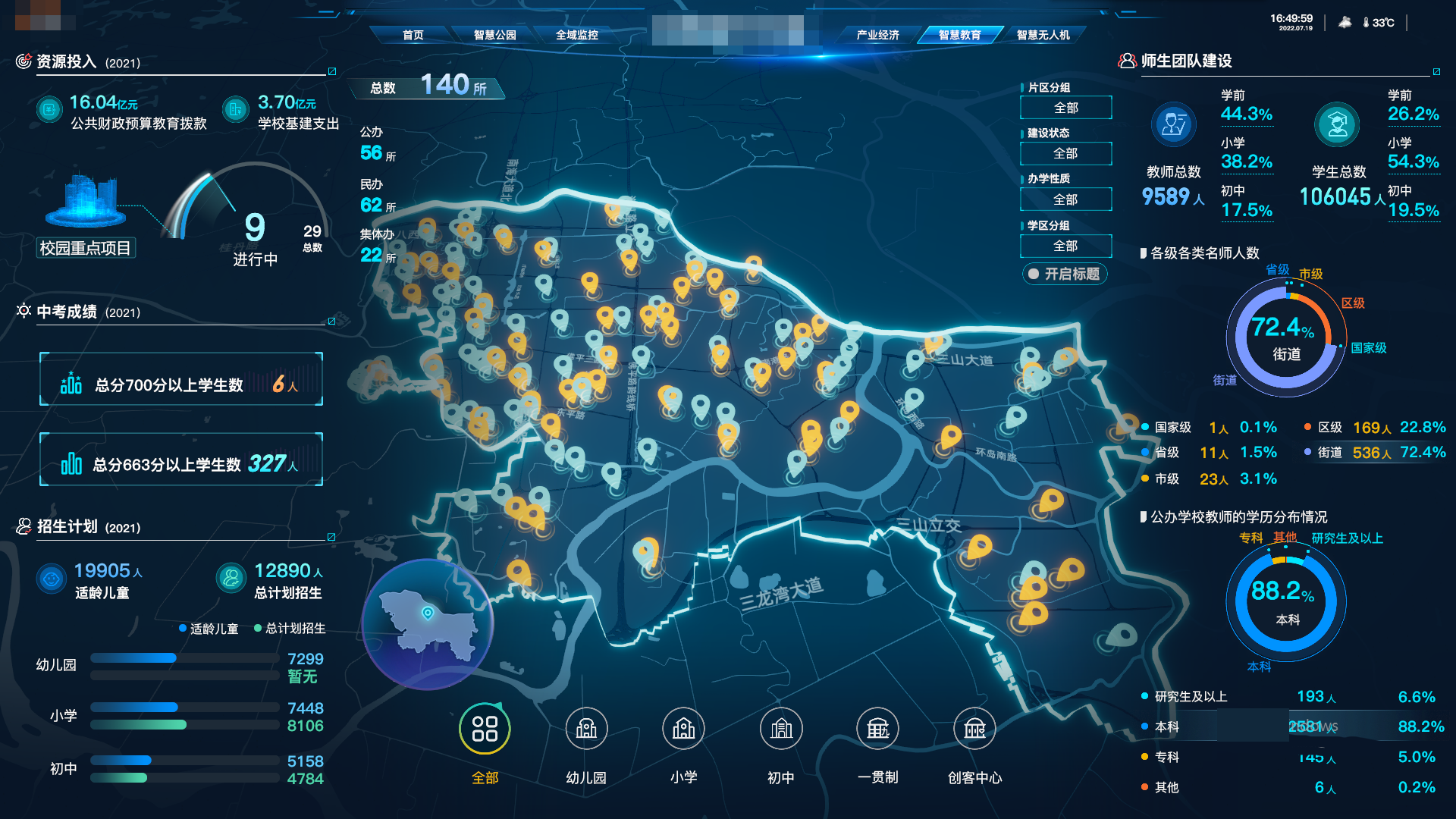Open the 智慧公园 tab
The height and width of the screenshot is (819, 1456).
pyautogui.click(x=494, y=35)
